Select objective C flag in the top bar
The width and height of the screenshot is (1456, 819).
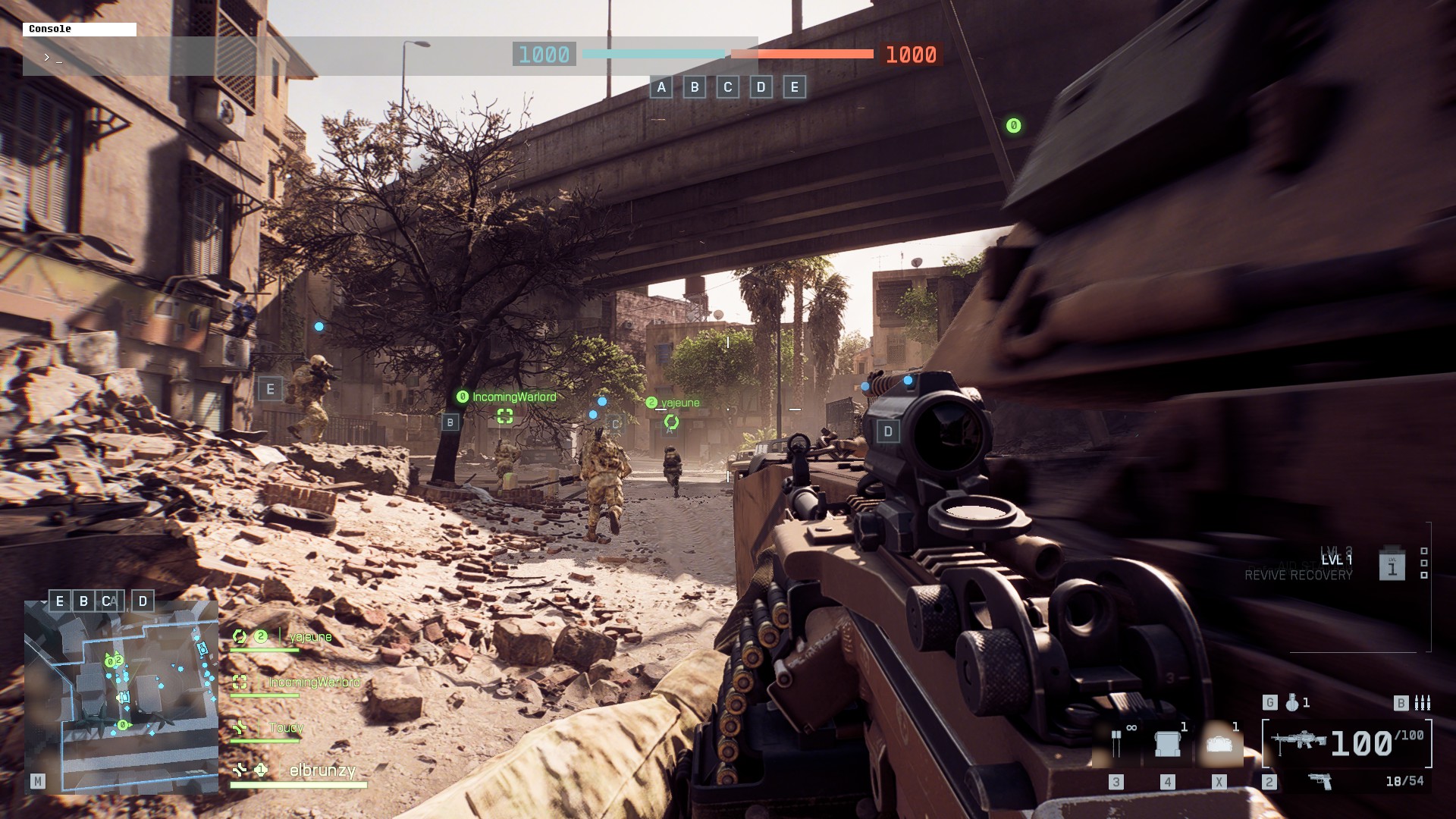coord(728,87)
